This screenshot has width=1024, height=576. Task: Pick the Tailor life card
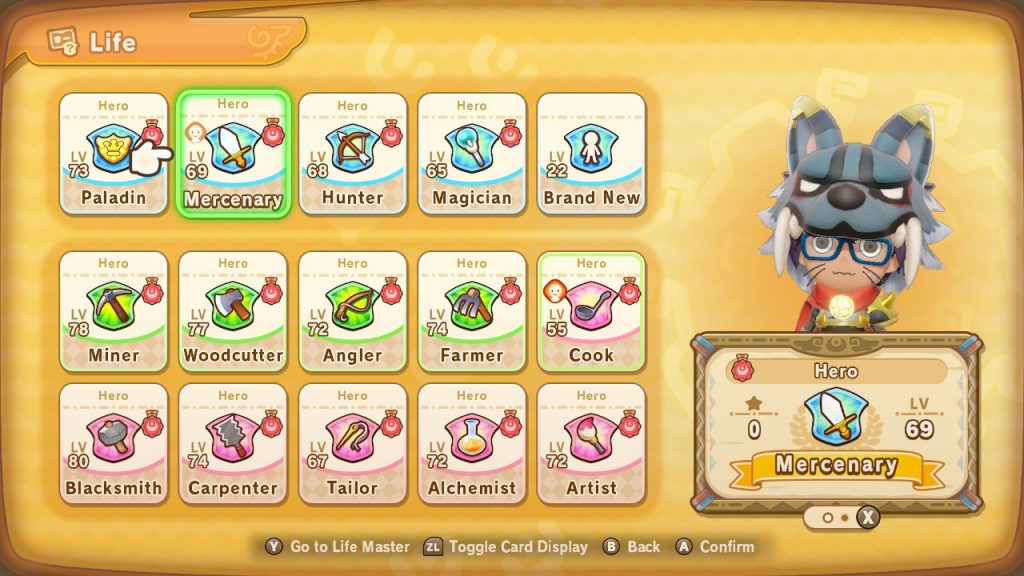click(352, 443)
